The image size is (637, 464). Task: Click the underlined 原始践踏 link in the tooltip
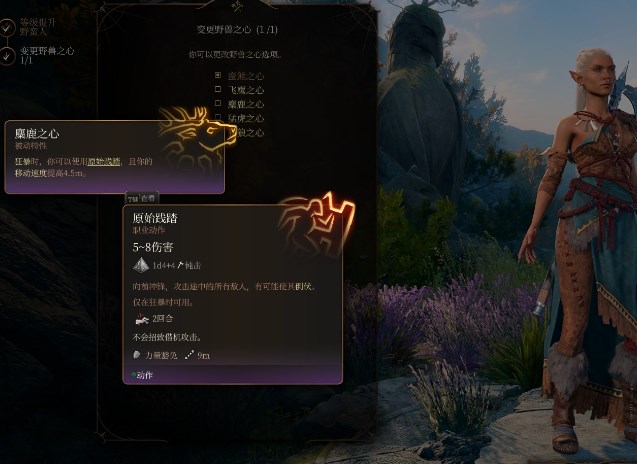pos(104,161)
